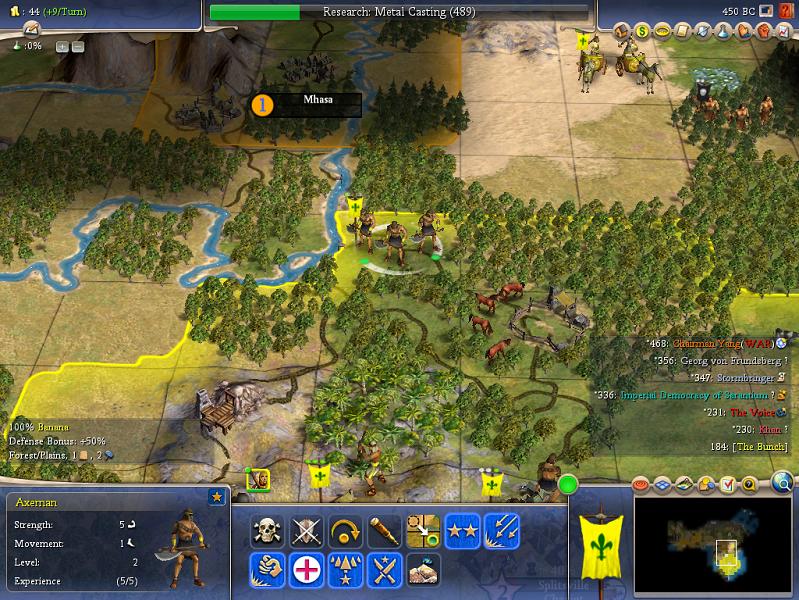The height and width of the screenshot is (600, 799).
Task: Pick the arrowheads-and-star promotion
Action: (x=345, y=570)
